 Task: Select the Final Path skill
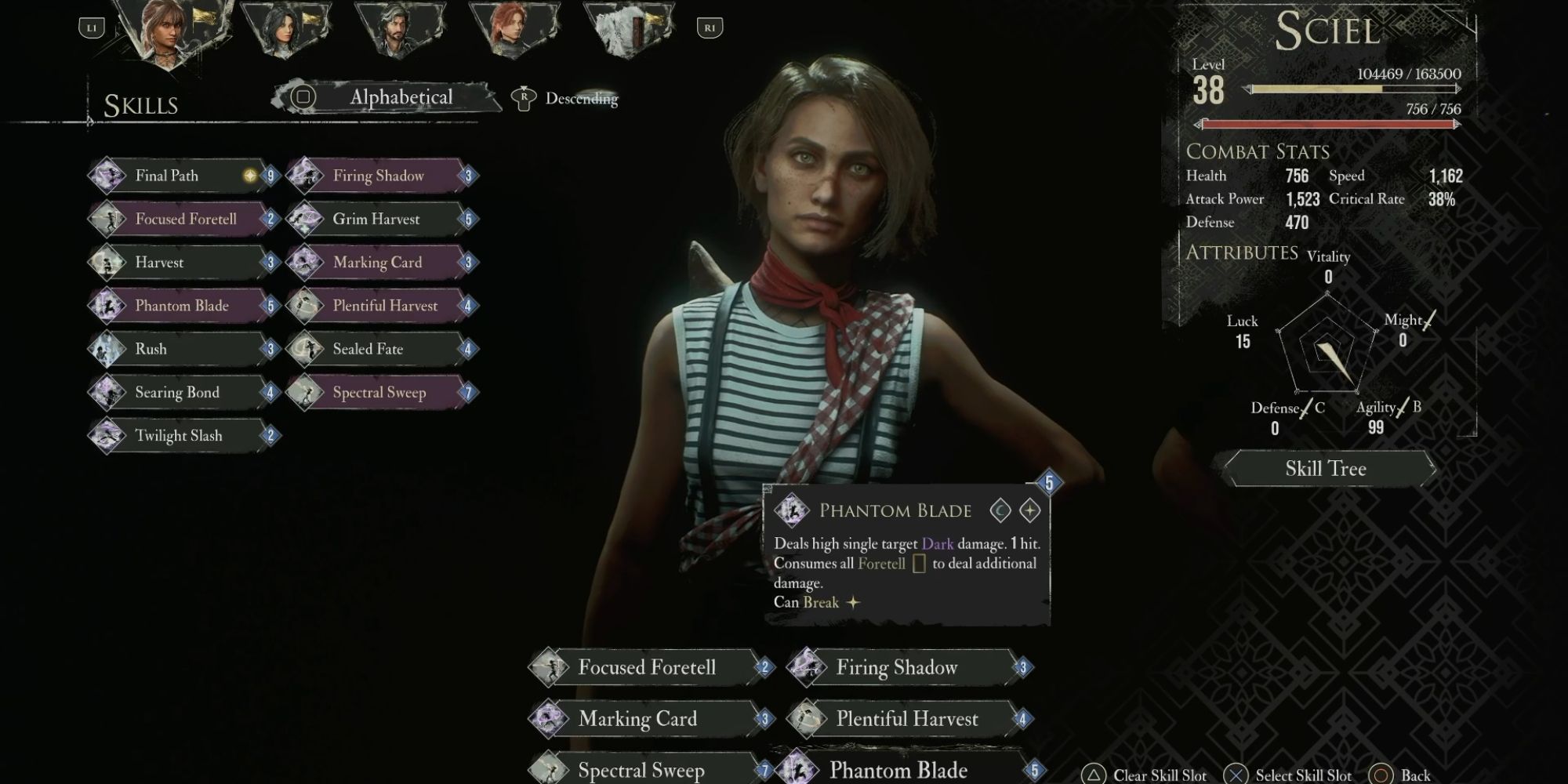pos(184,176)
